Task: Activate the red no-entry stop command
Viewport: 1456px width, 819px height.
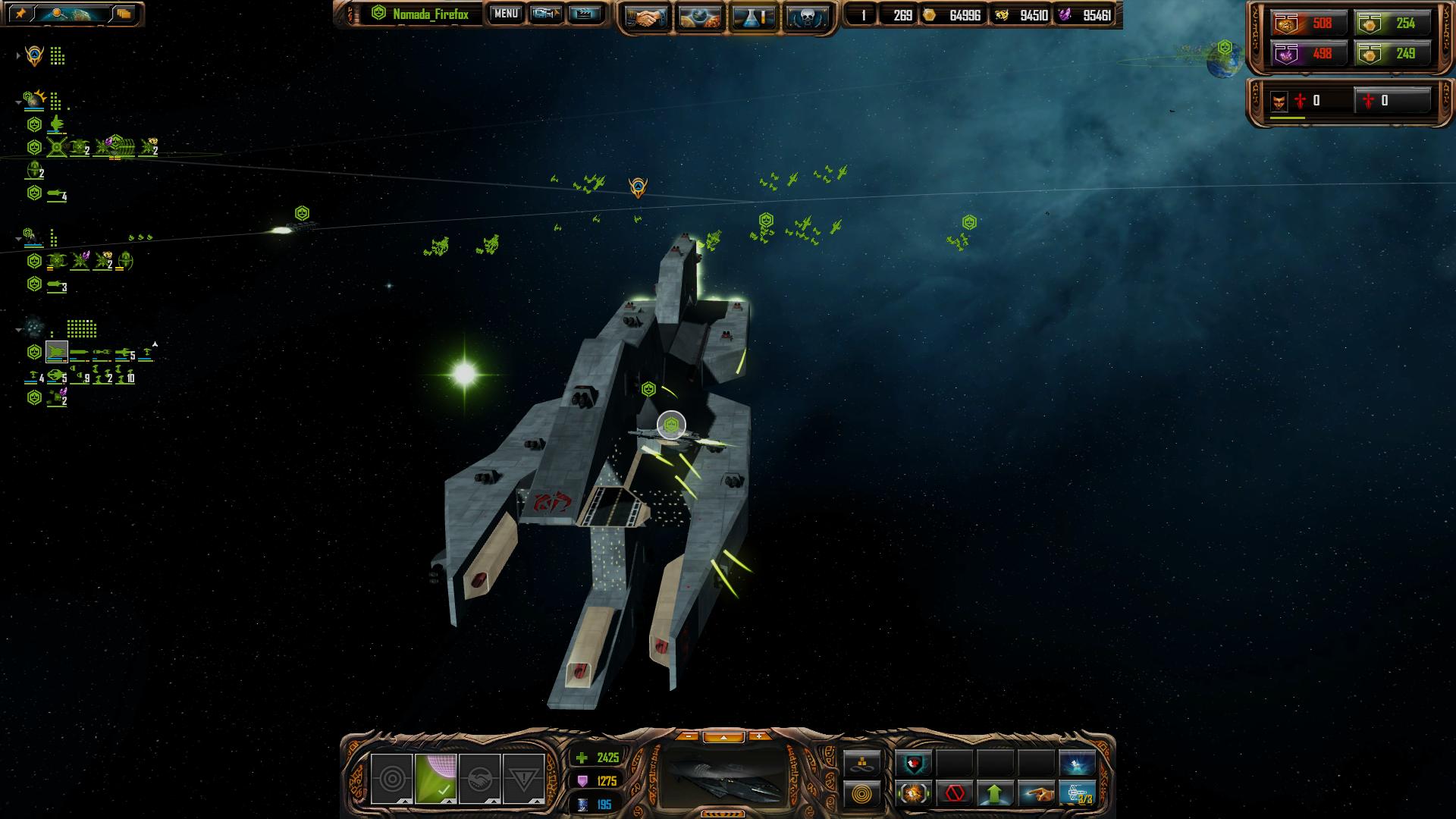Action: click(x=955, y=794)
